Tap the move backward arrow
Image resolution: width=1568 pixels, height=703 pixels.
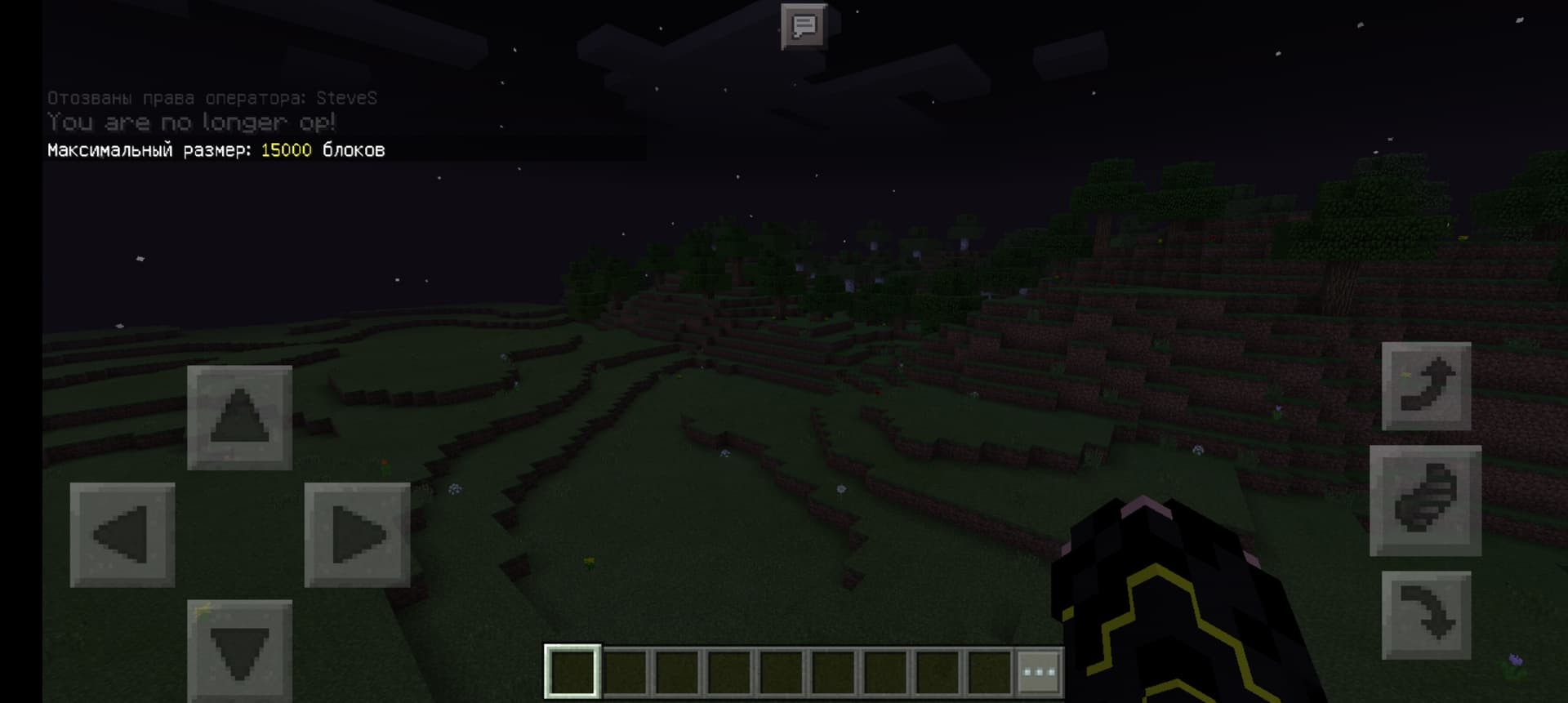point(239,651)
